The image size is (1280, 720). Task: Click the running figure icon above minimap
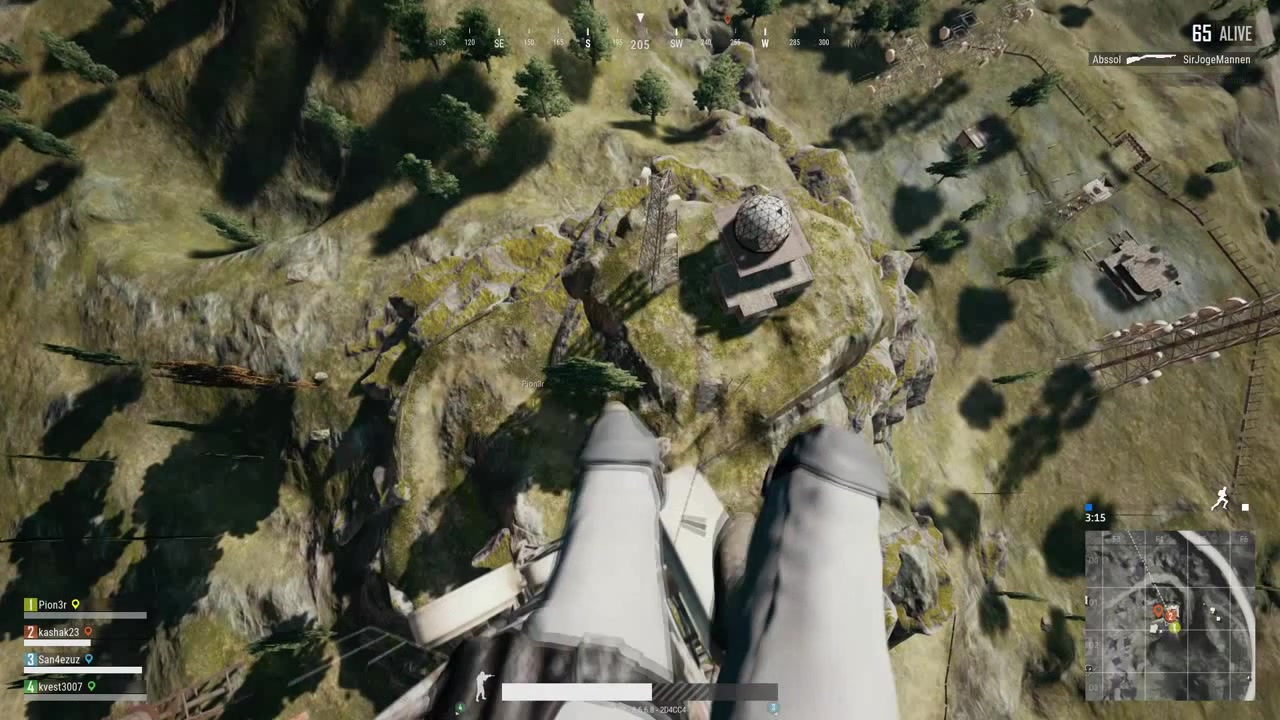point(1221,499)
